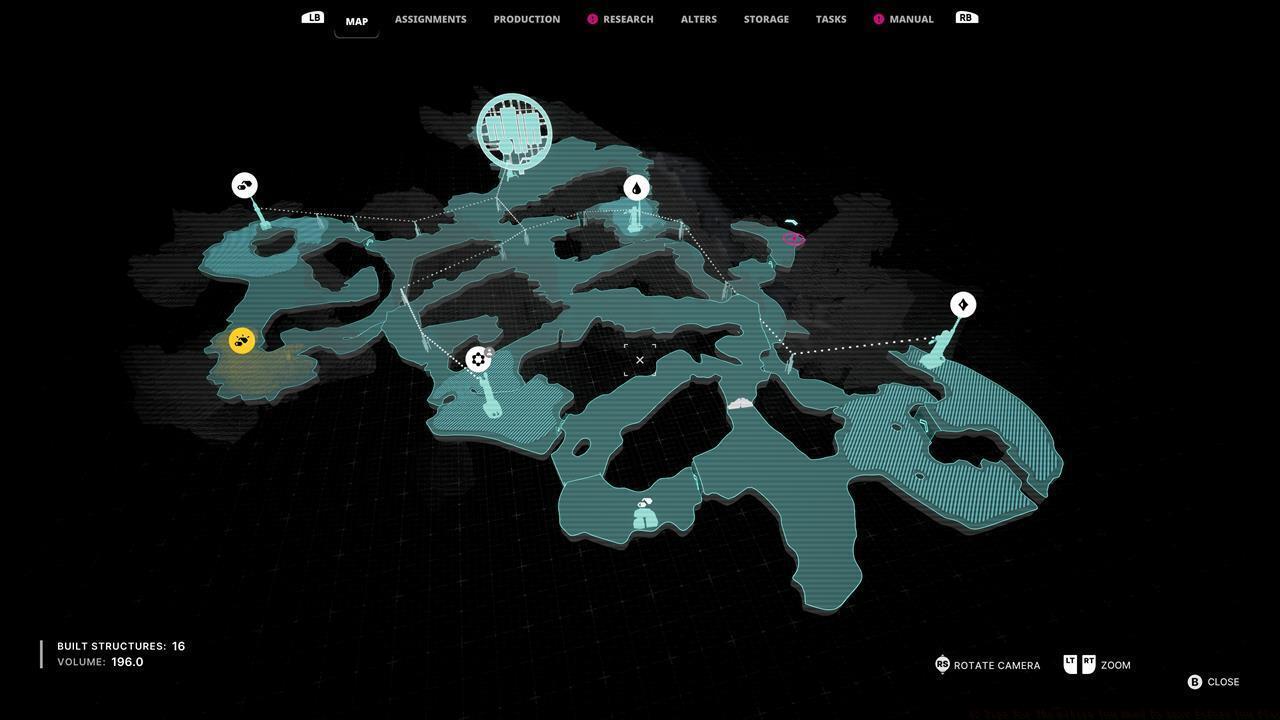
Task: Select the yellow mineral deposit marker
Action: tap(242, 340)
